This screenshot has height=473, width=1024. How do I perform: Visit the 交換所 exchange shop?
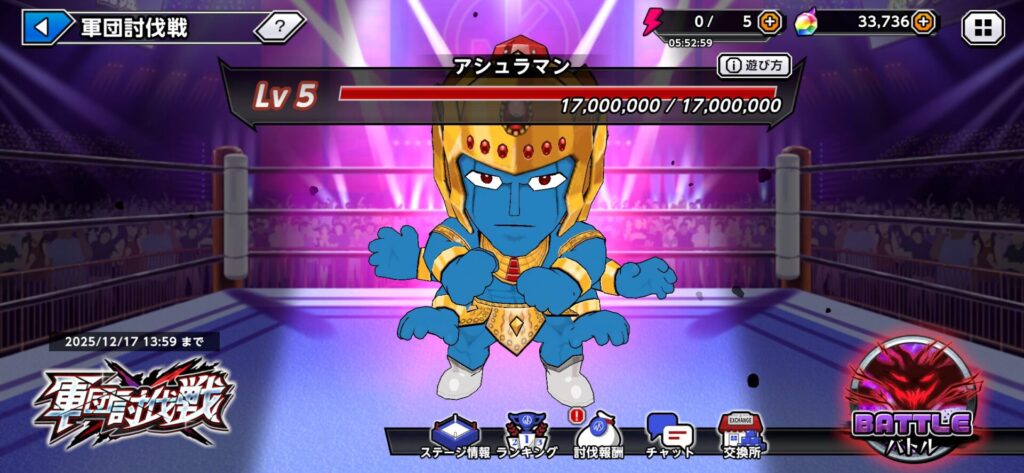[741, 436]
